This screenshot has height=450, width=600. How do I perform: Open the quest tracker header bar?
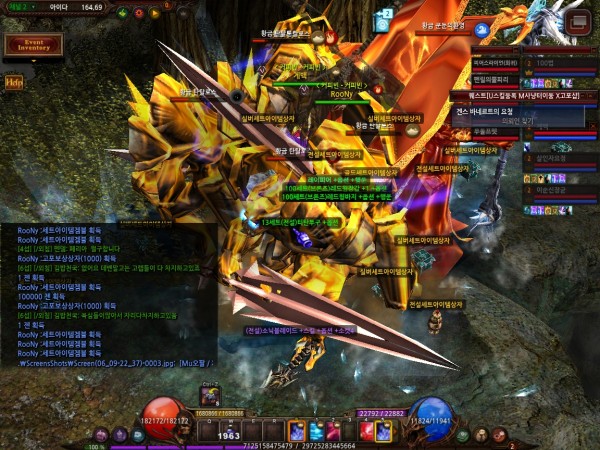(512, 94)
